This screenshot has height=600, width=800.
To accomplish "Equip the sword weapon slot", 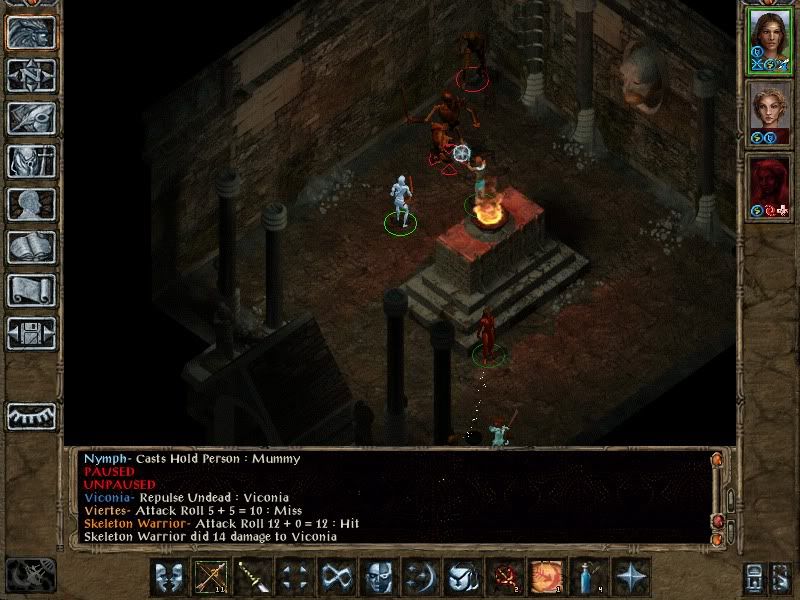I will pyautogui.click(x=252, y=577).
